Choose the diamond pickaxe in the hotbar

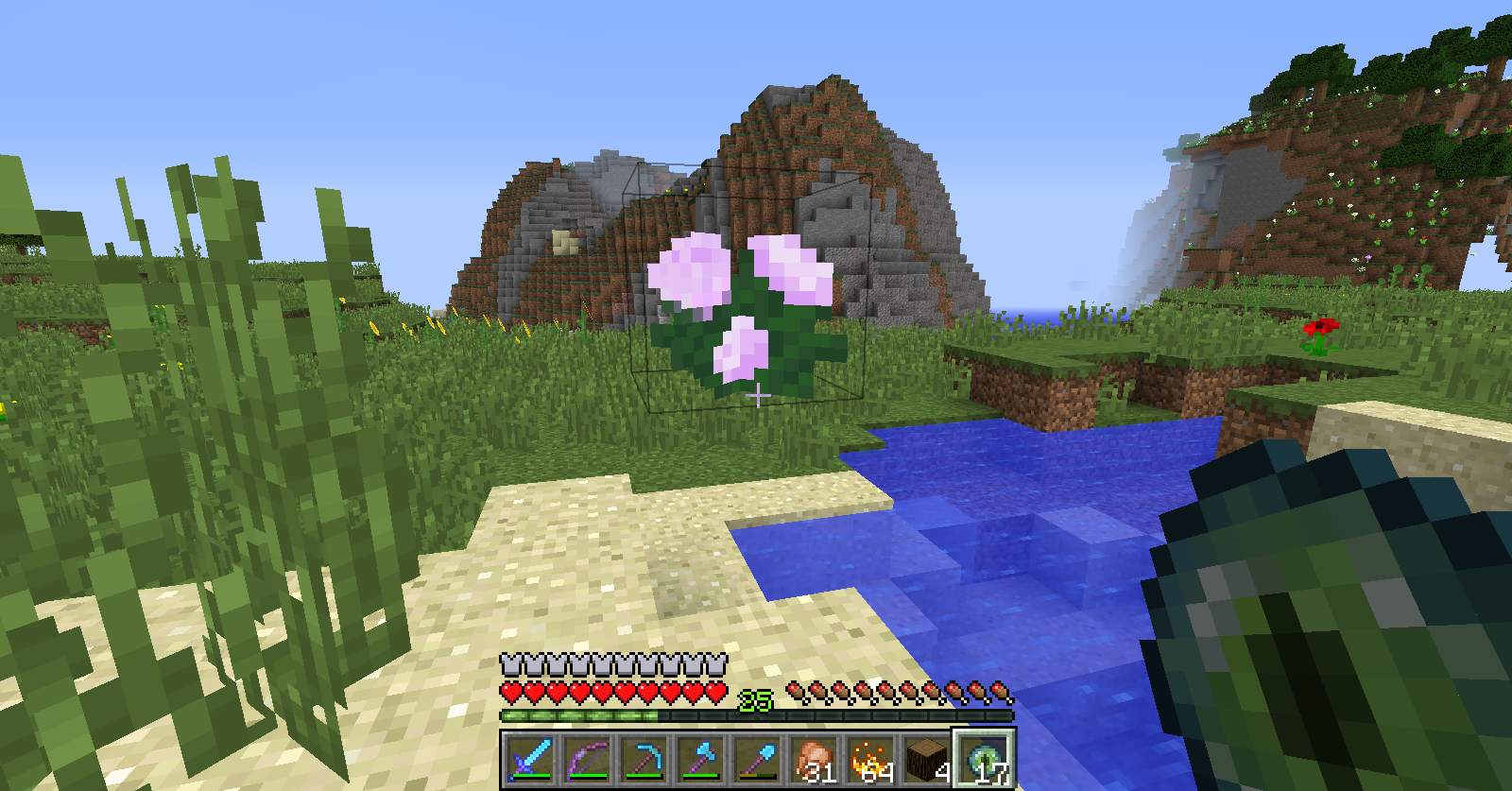[644, 759]
